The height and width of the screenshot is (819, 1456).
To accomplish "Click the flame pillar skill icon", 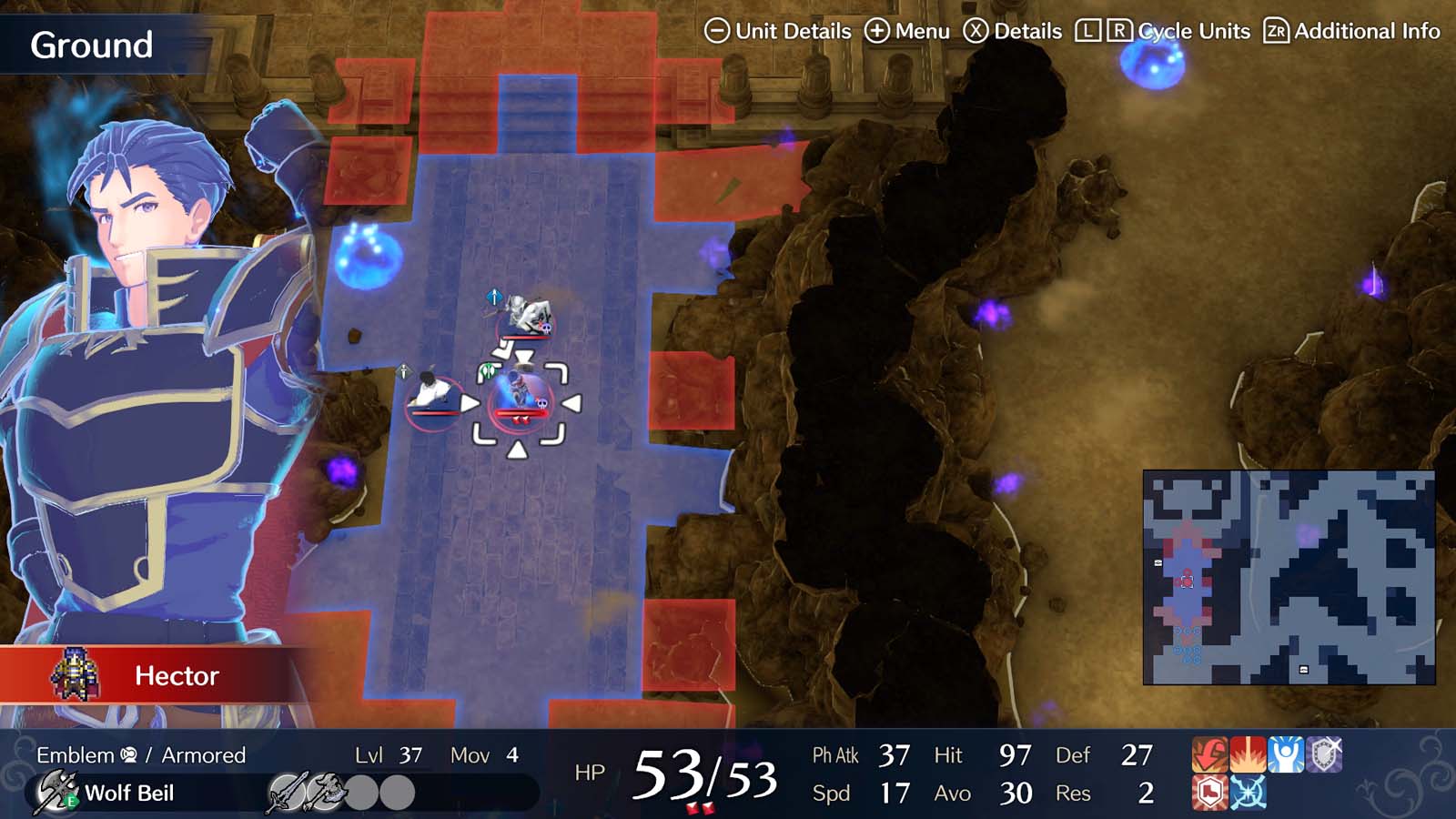I will pos(1246,753).
